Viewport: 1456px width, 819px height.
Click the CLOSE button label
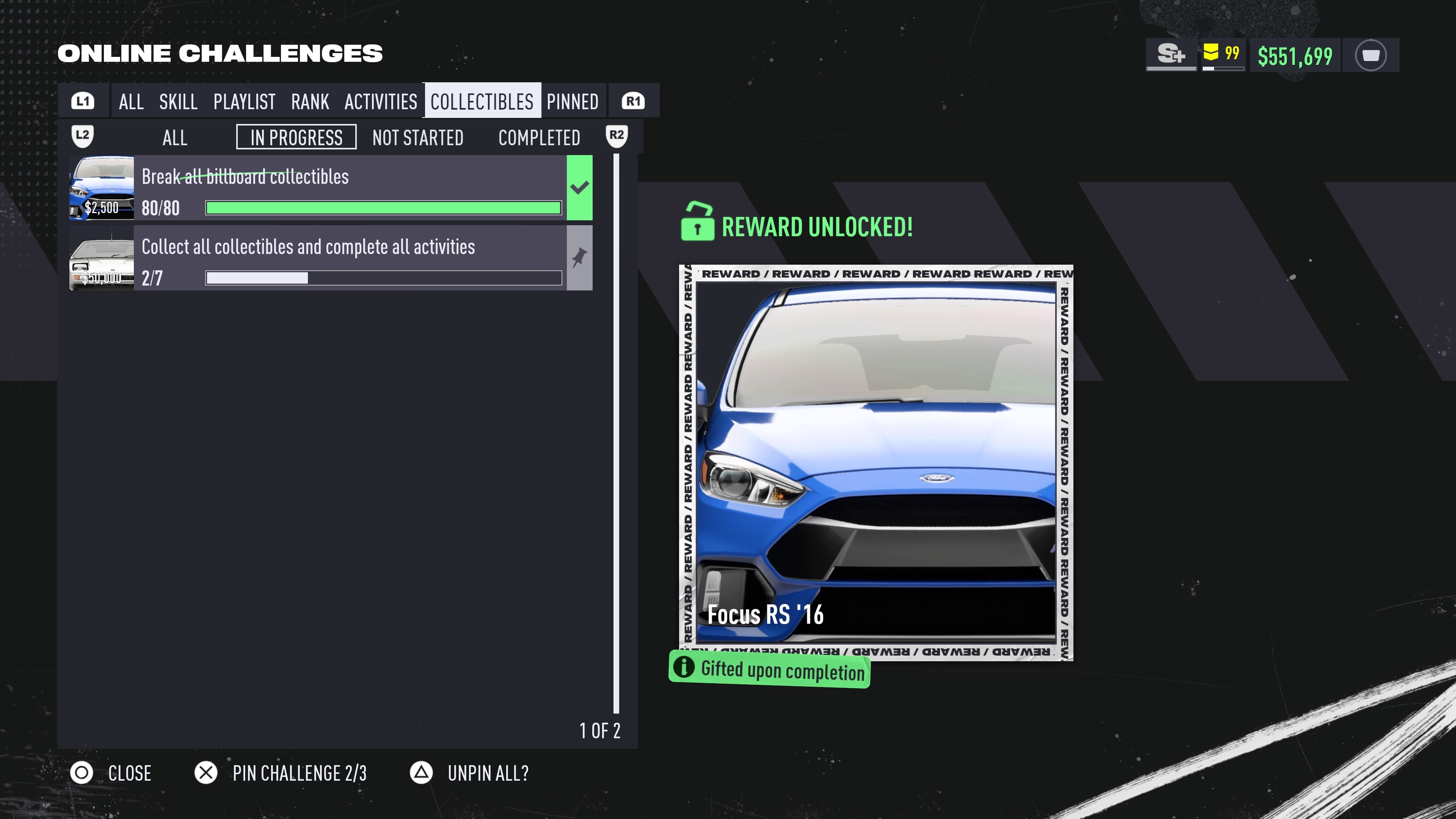[x=129, y=773]
